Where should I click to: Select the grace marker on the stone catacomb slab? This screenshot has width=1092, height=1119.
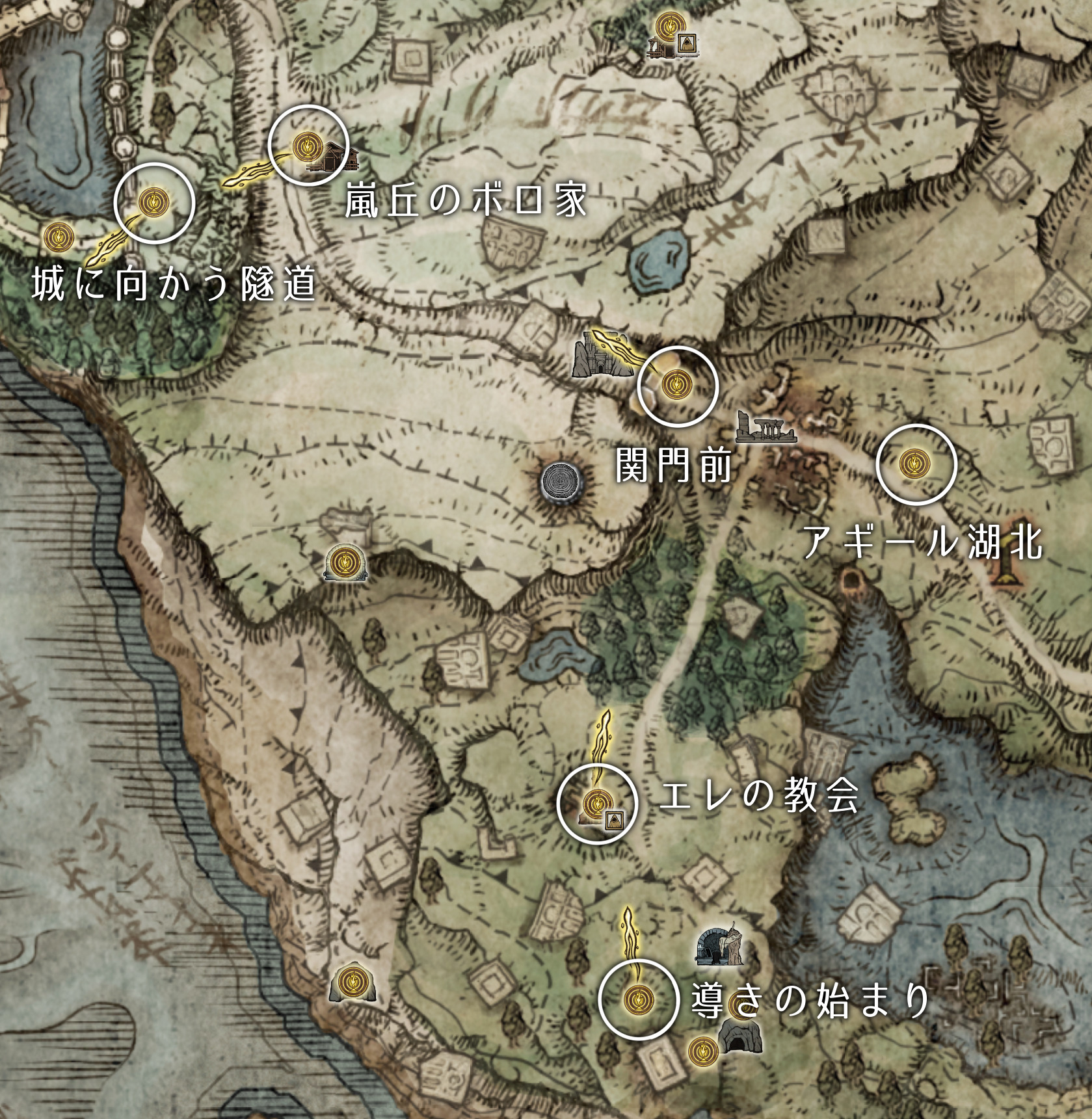(x=344, y=562)
